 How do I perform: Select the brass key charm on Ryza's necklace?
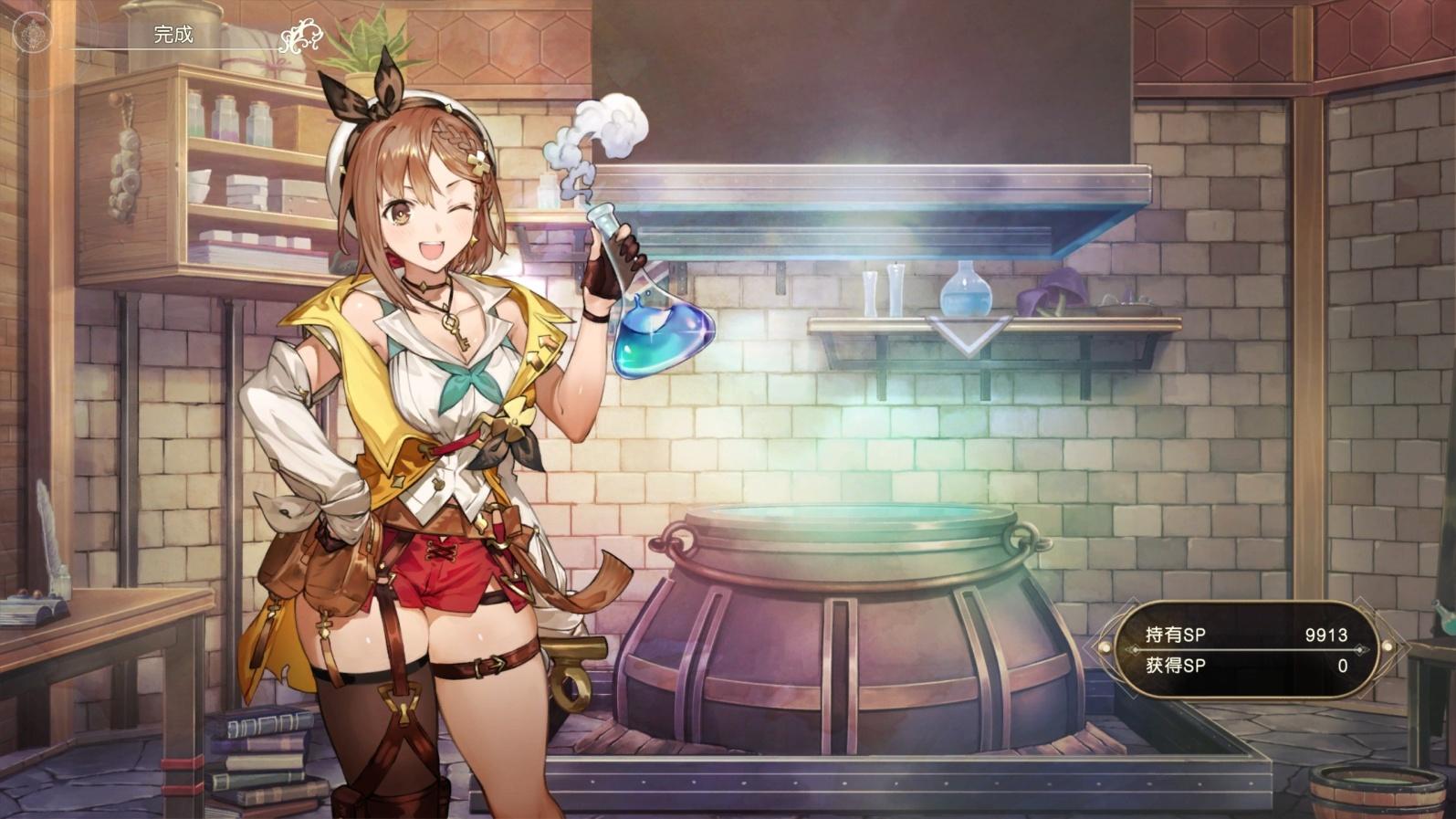click(454, 327)
